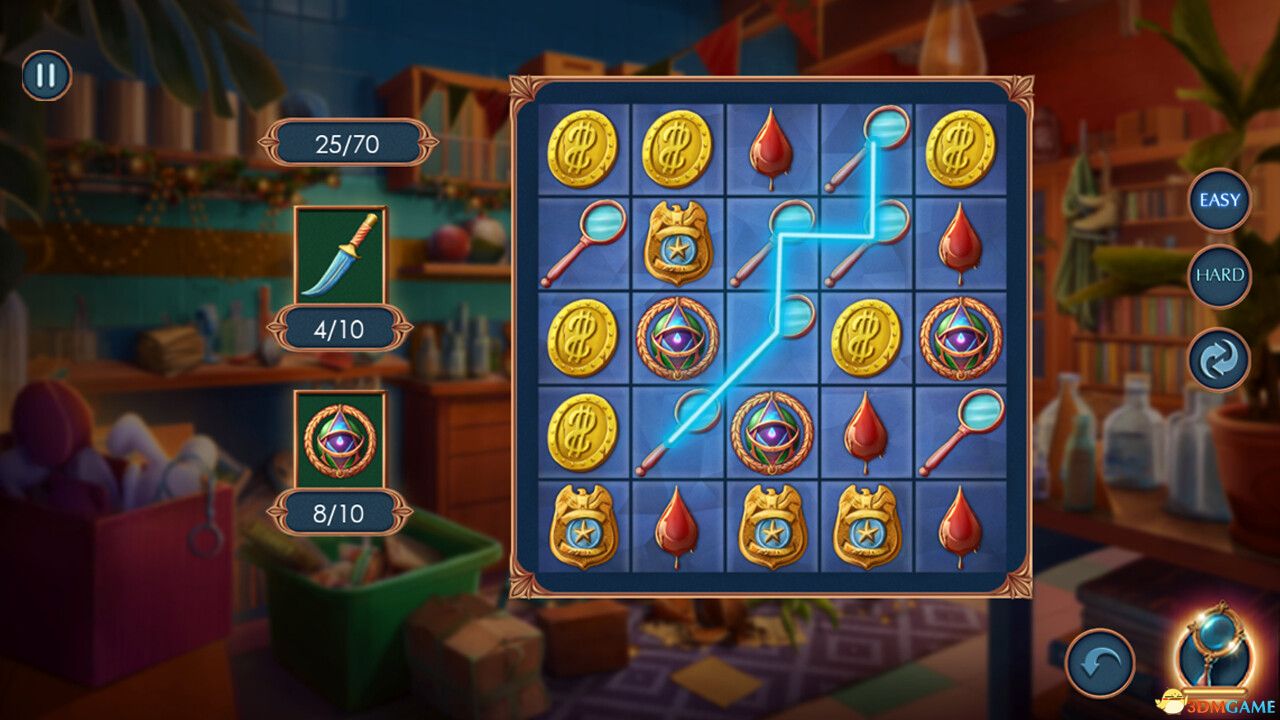Choose the blood drop between two police badges
This screenshot has width=1280, height=720.
point(677,526)
